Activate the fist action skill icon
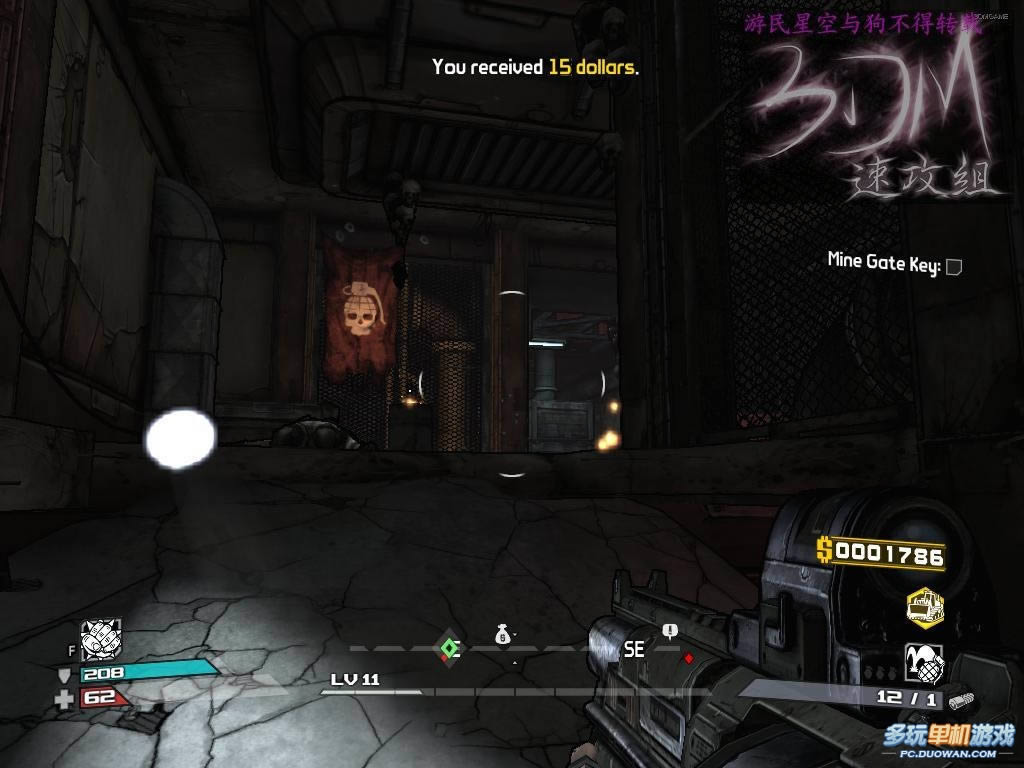This screenshot has width=1024, height=768. pyautogui.click(x=101, y=639)
